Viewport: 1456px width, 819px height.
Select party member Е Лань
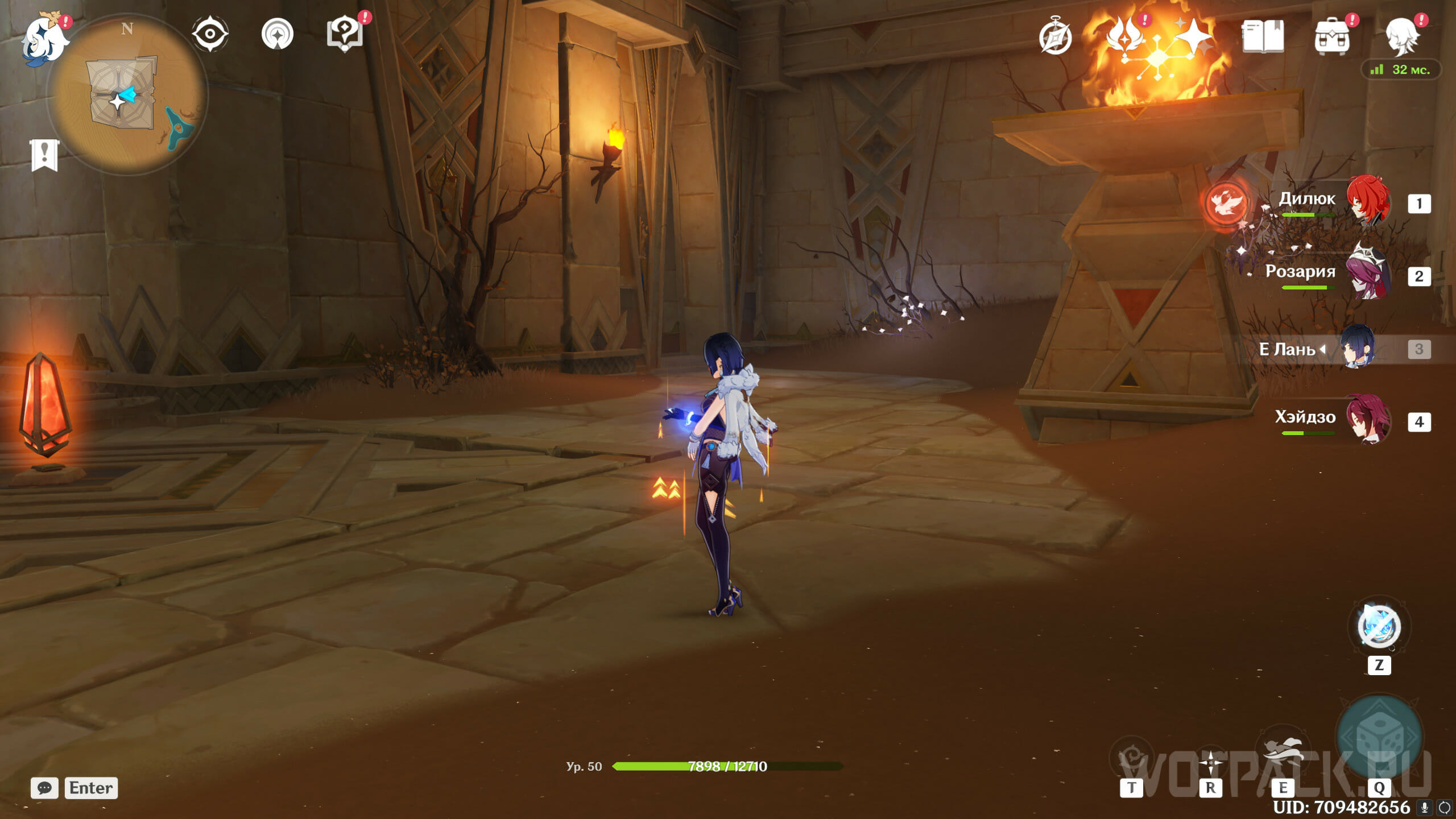(x=1357, y=347)
